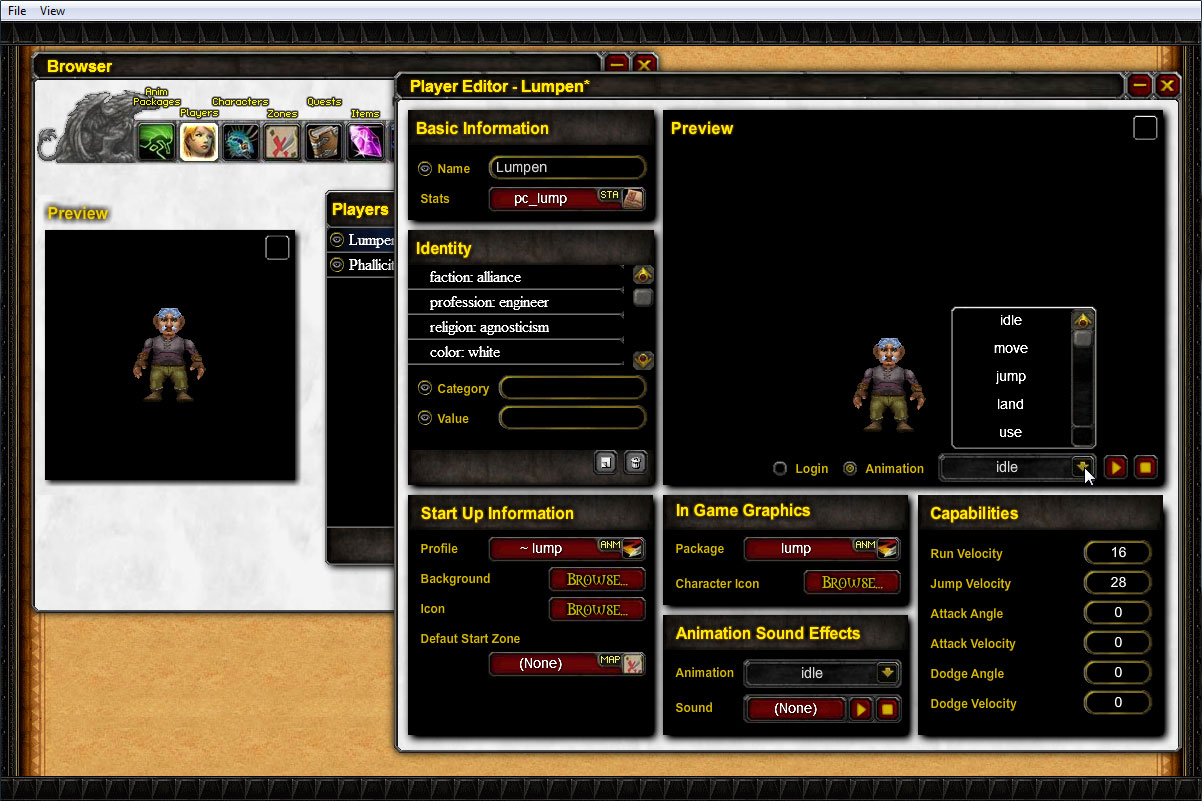Switch to the Items browser category
This screenshot has width=1202, height=801.
tap(365, 142)
